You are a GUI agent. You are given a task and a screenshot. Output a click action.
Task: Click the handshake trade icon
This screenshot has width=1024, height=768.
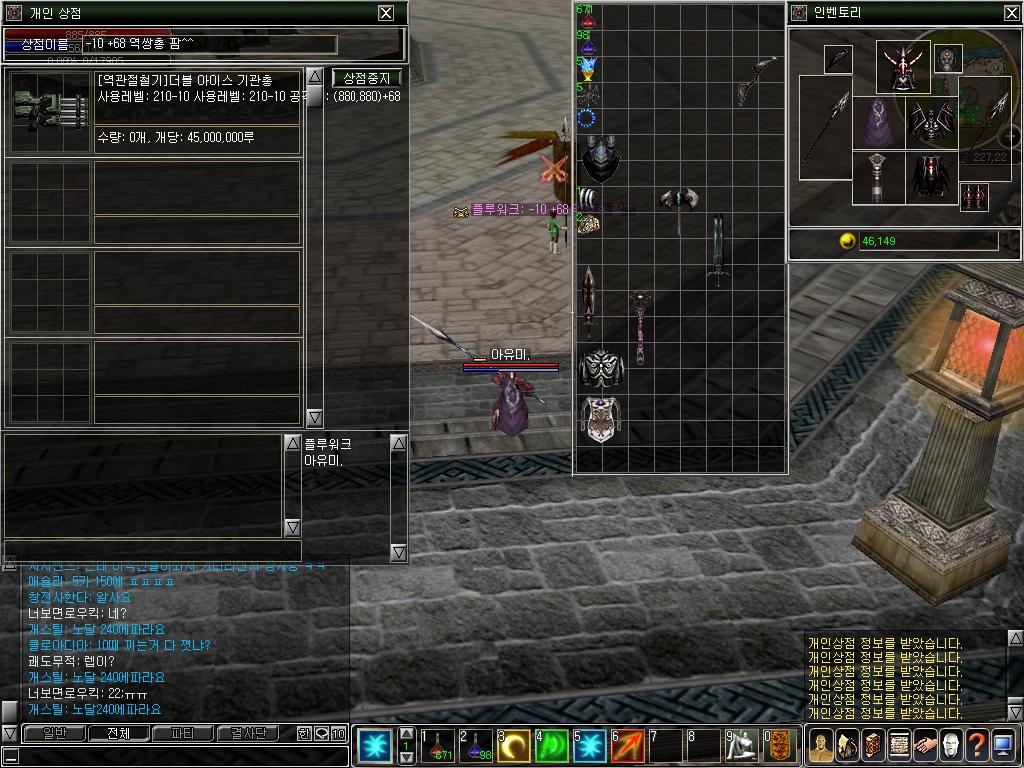pos(925,746)
